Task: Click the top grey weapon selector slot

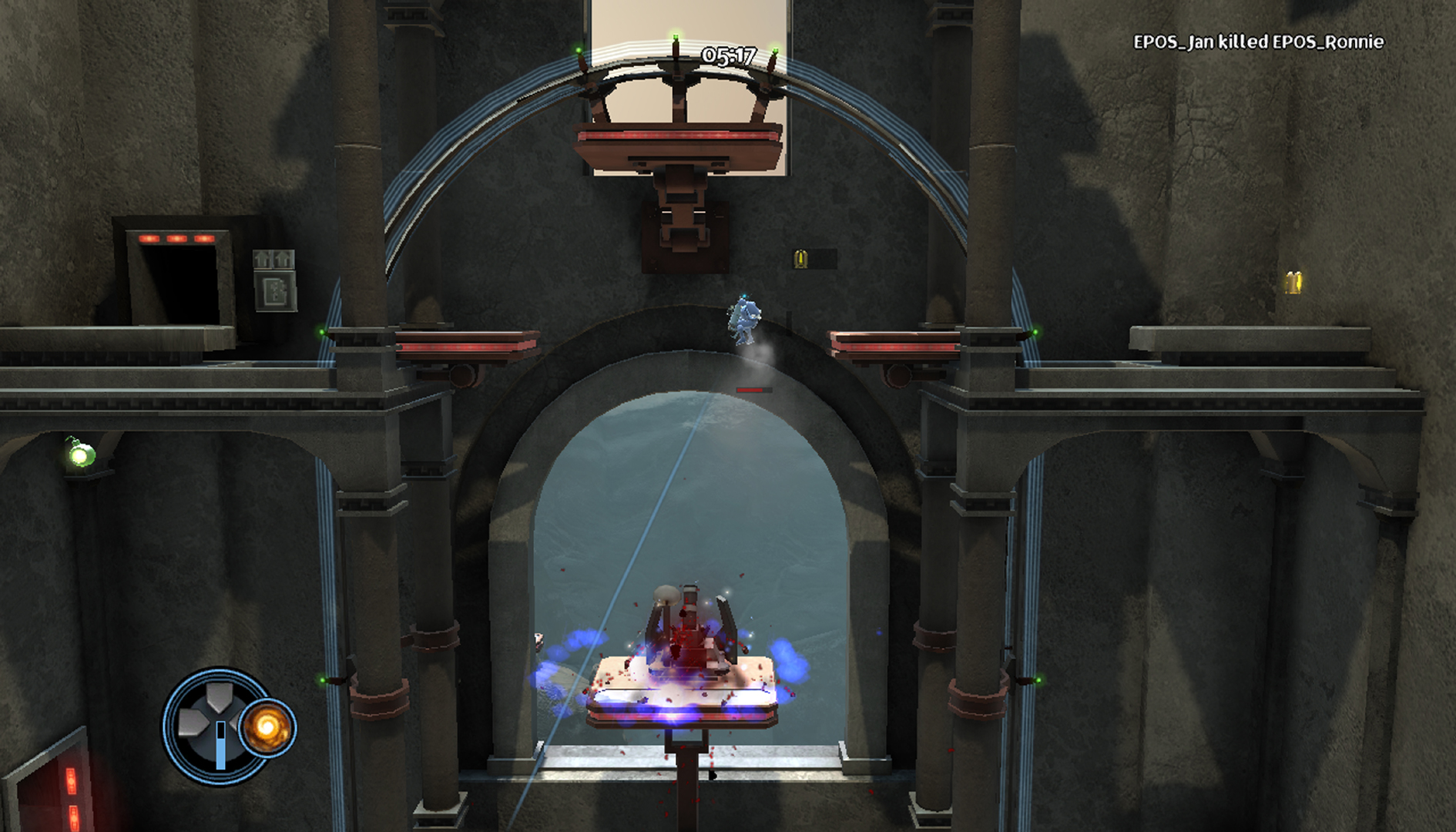Action: (218, 698)
